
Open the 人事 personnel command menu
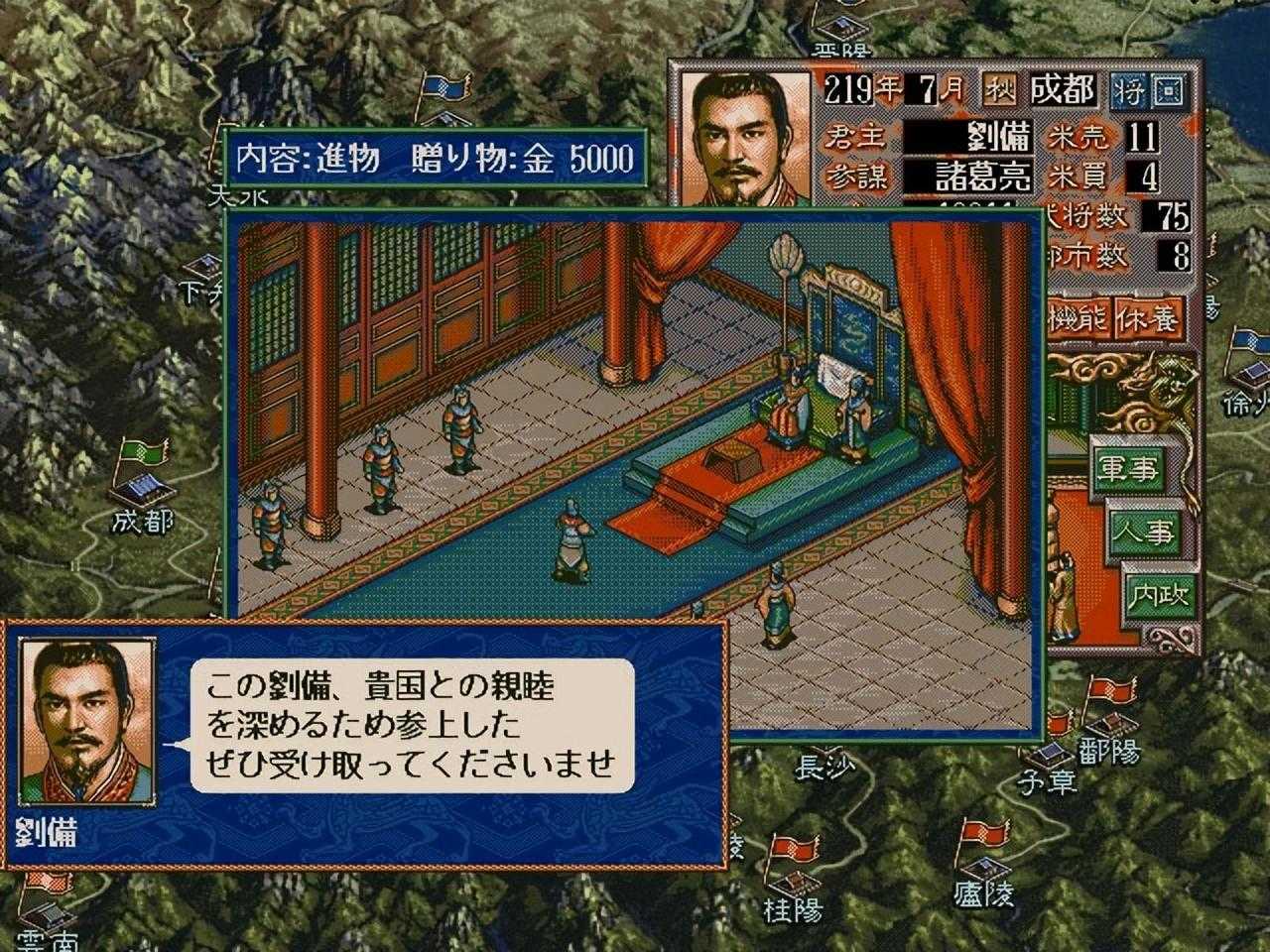click(1140, 533)
